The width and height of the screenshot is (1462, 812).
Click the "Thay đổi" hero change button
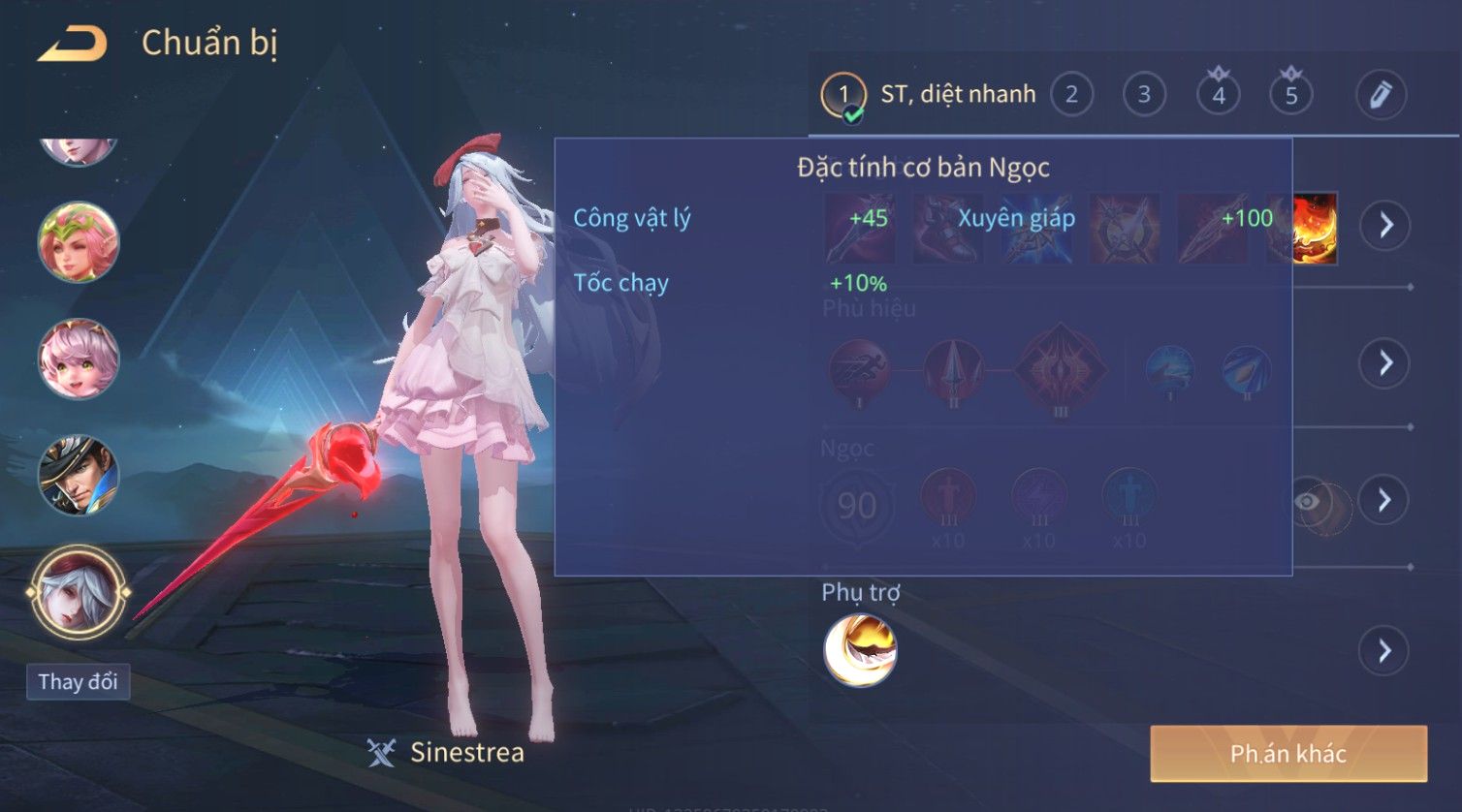pos(78,682)
